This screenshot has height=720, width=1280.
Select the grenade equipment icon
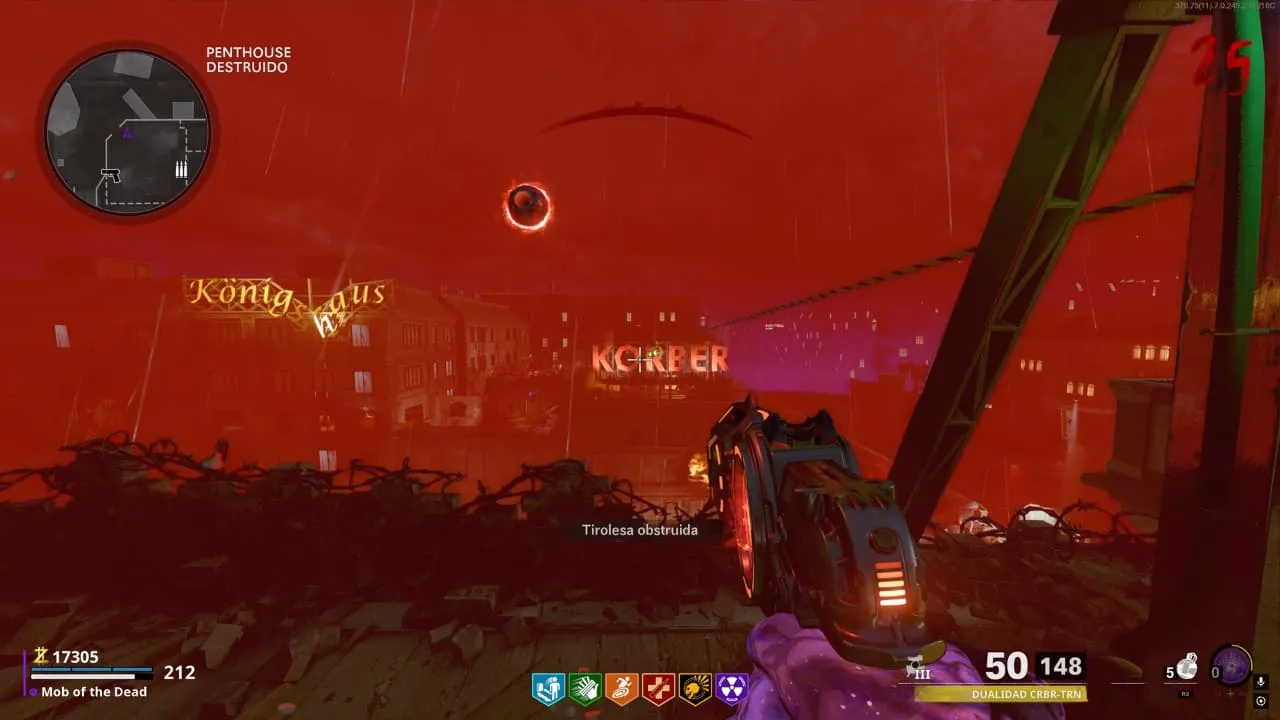pos(1186,667)
